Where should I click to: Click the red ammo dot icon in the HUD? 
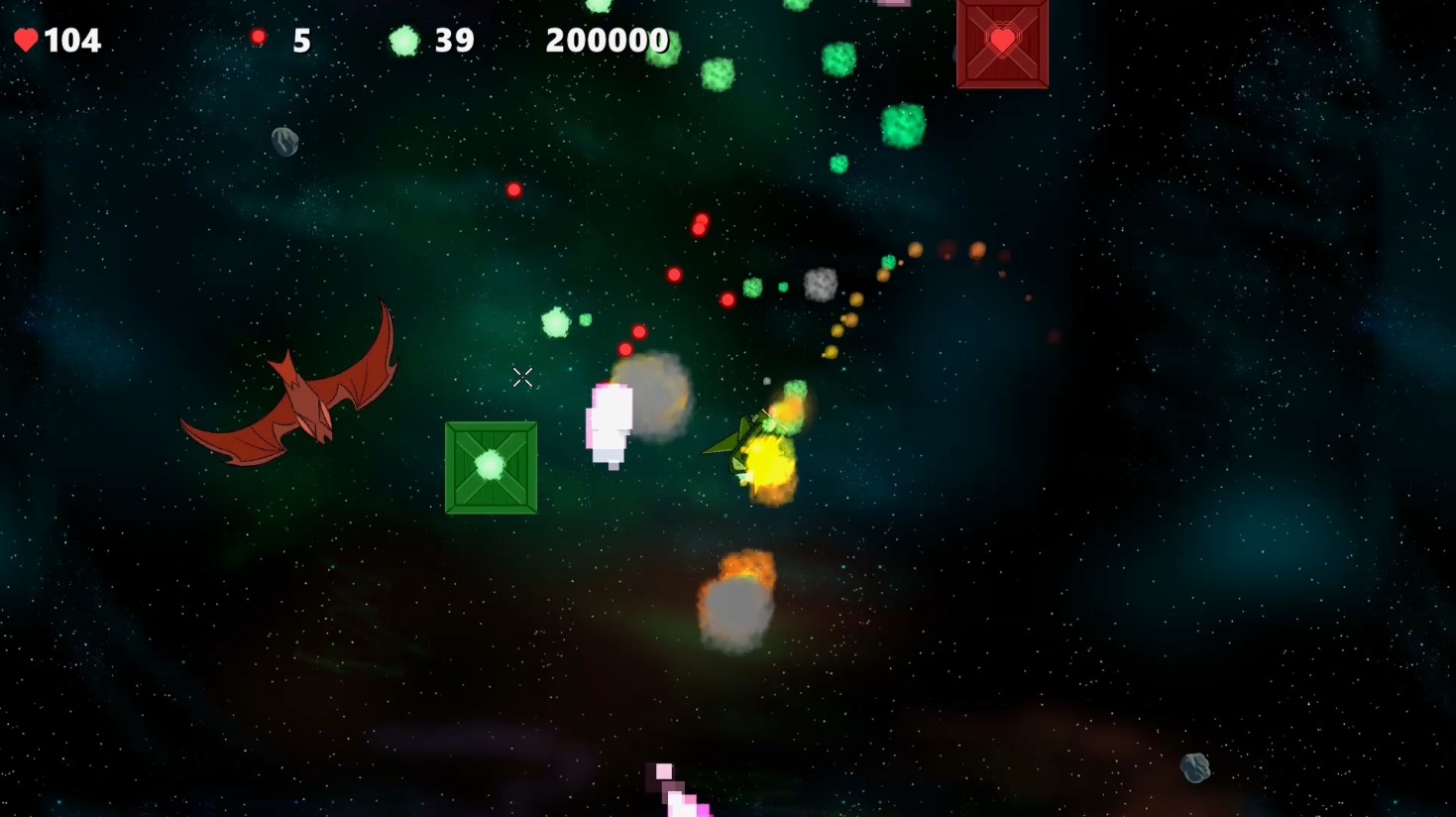260,37
